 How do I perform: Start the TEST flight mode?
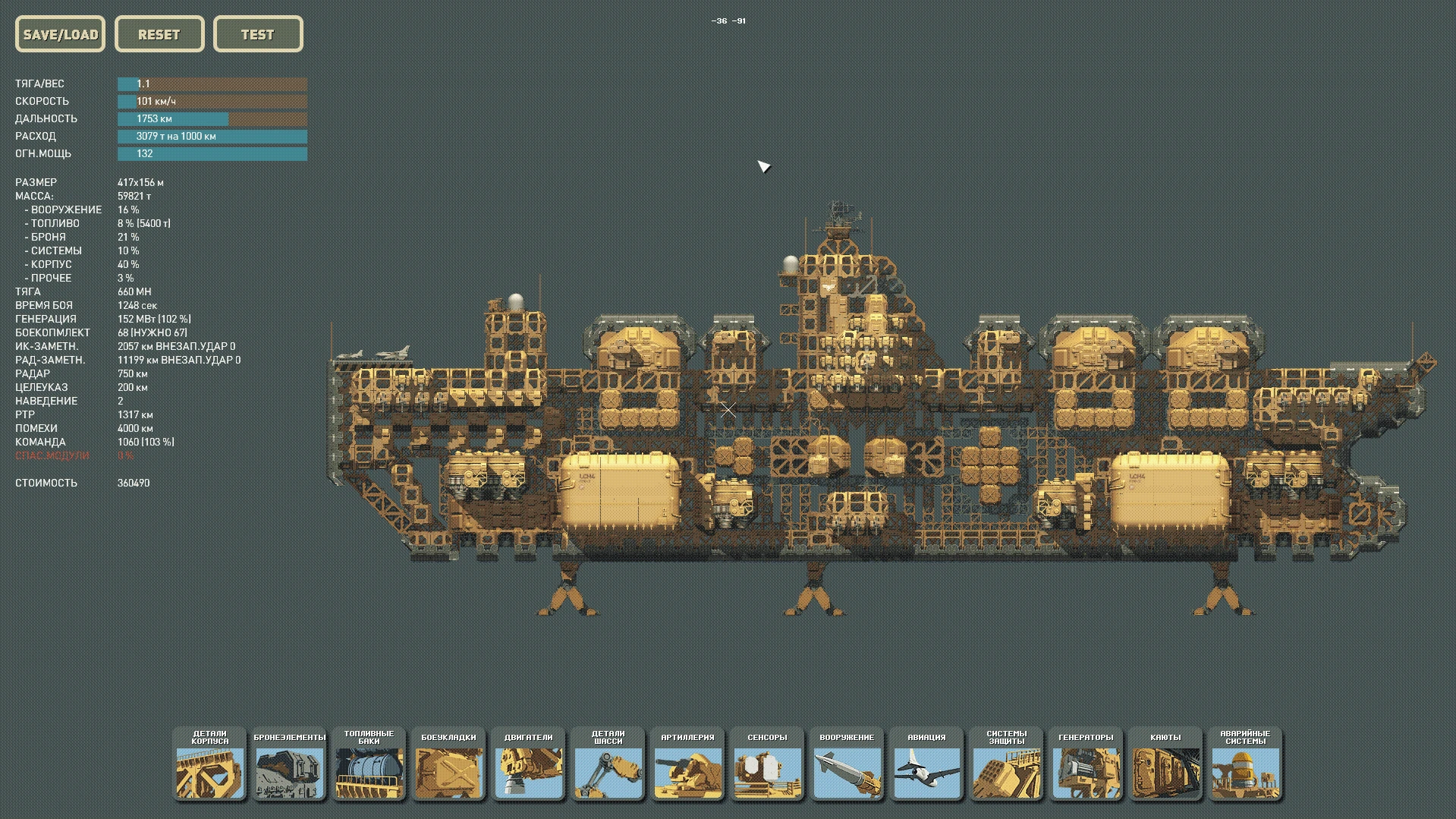coord(258,34)
